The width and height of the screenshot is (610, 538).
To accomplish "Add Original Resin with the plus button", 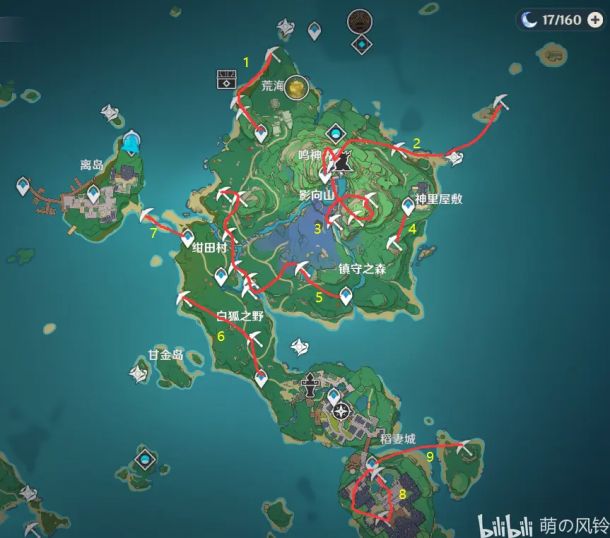I will [596, 19].
